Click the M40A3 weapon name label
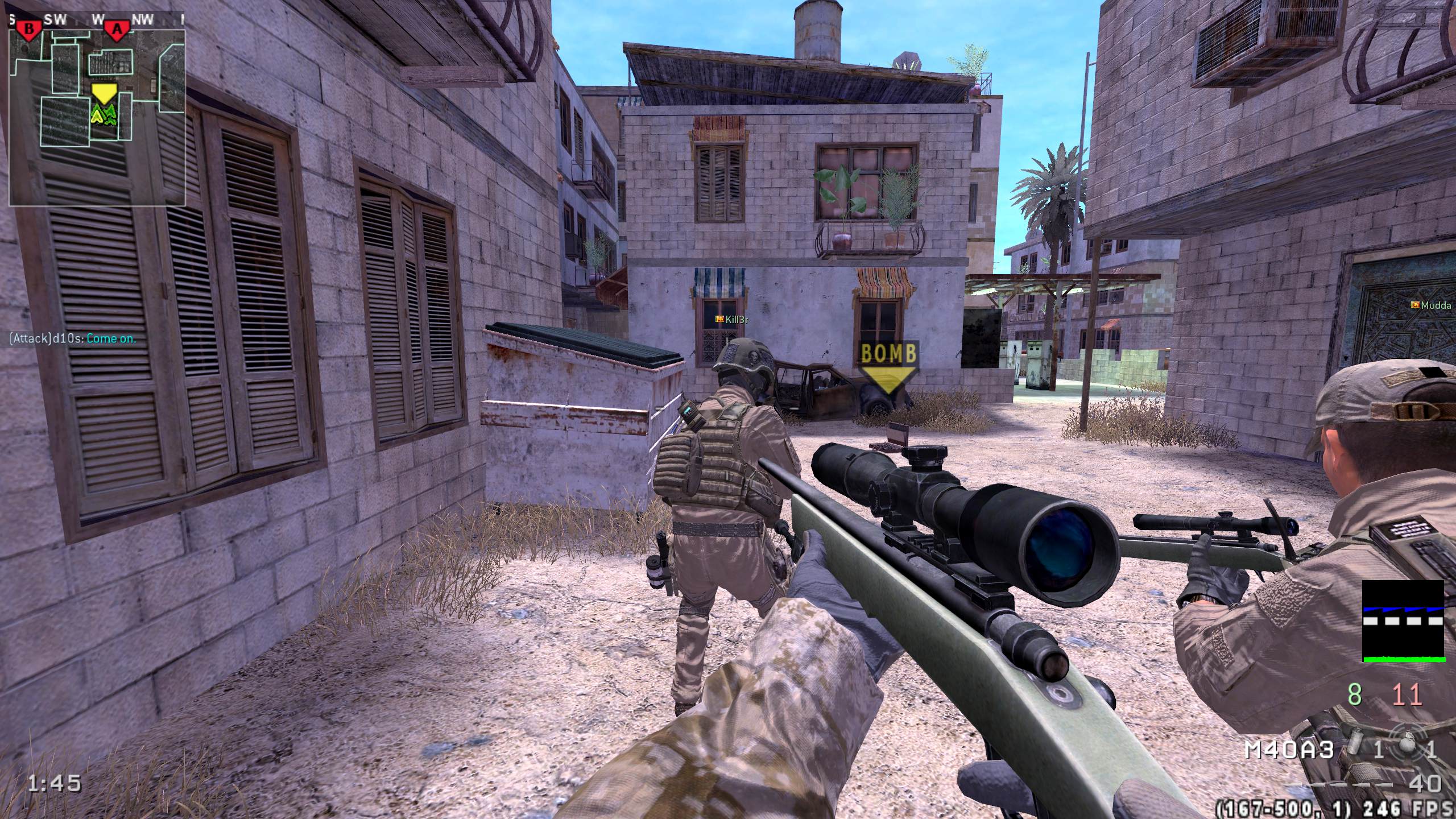This screenshot has width=1456, height=819. click(x=1289, y=750)
